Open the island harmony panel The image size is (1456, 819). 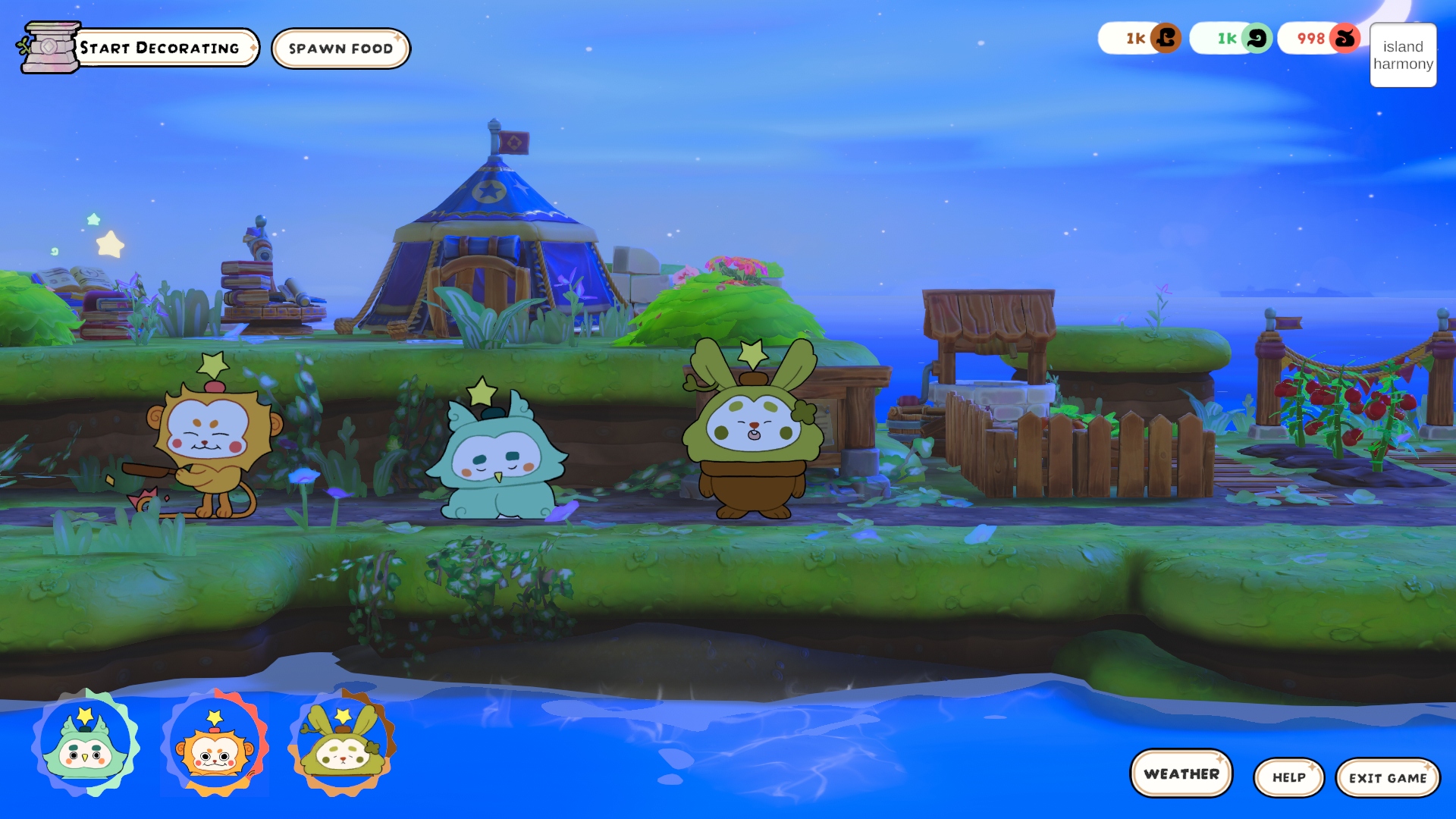click(x=1403, y=55)
